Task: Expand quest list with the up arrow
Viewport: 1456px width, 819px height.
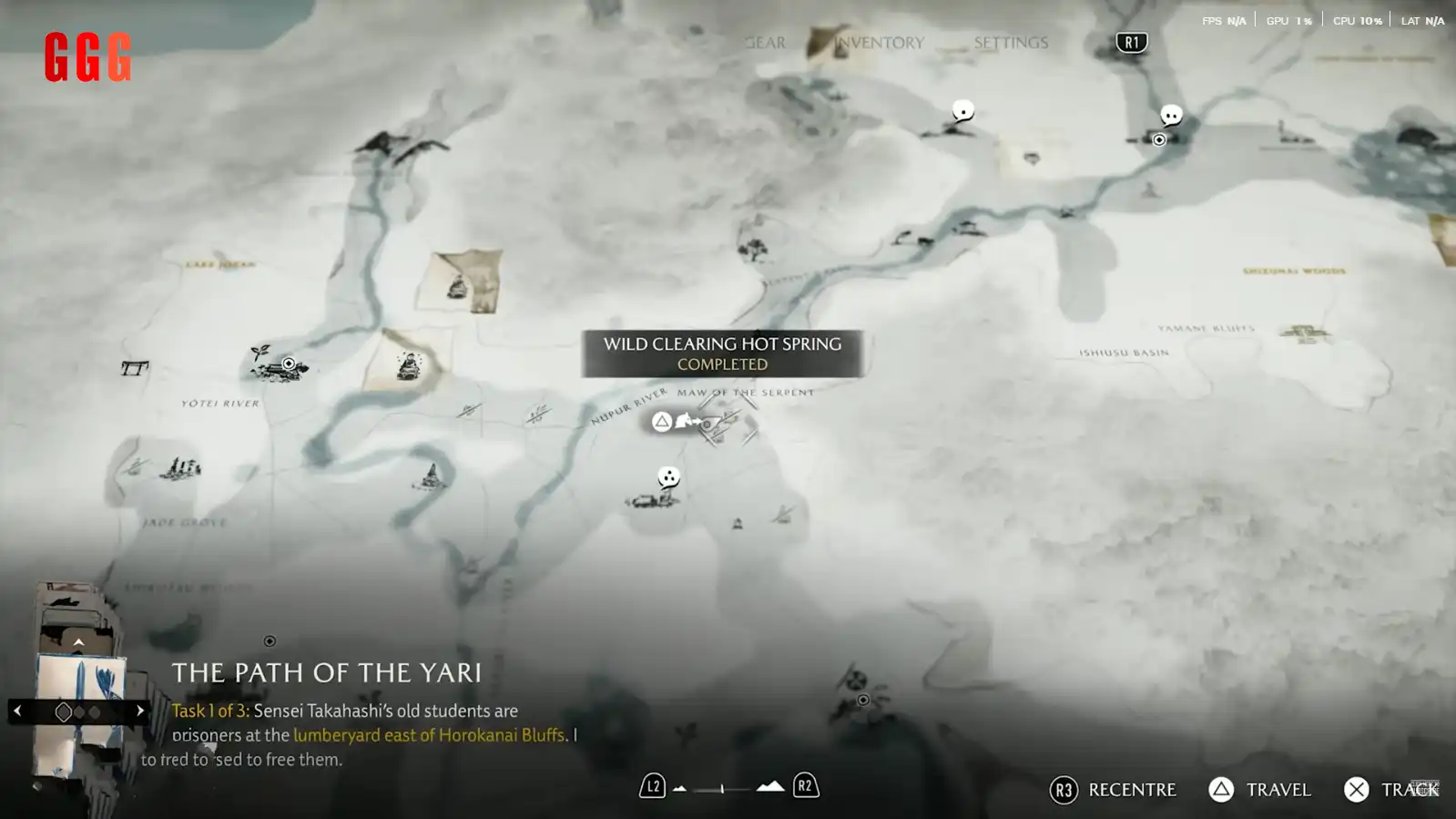Action: tap(78, 643)
